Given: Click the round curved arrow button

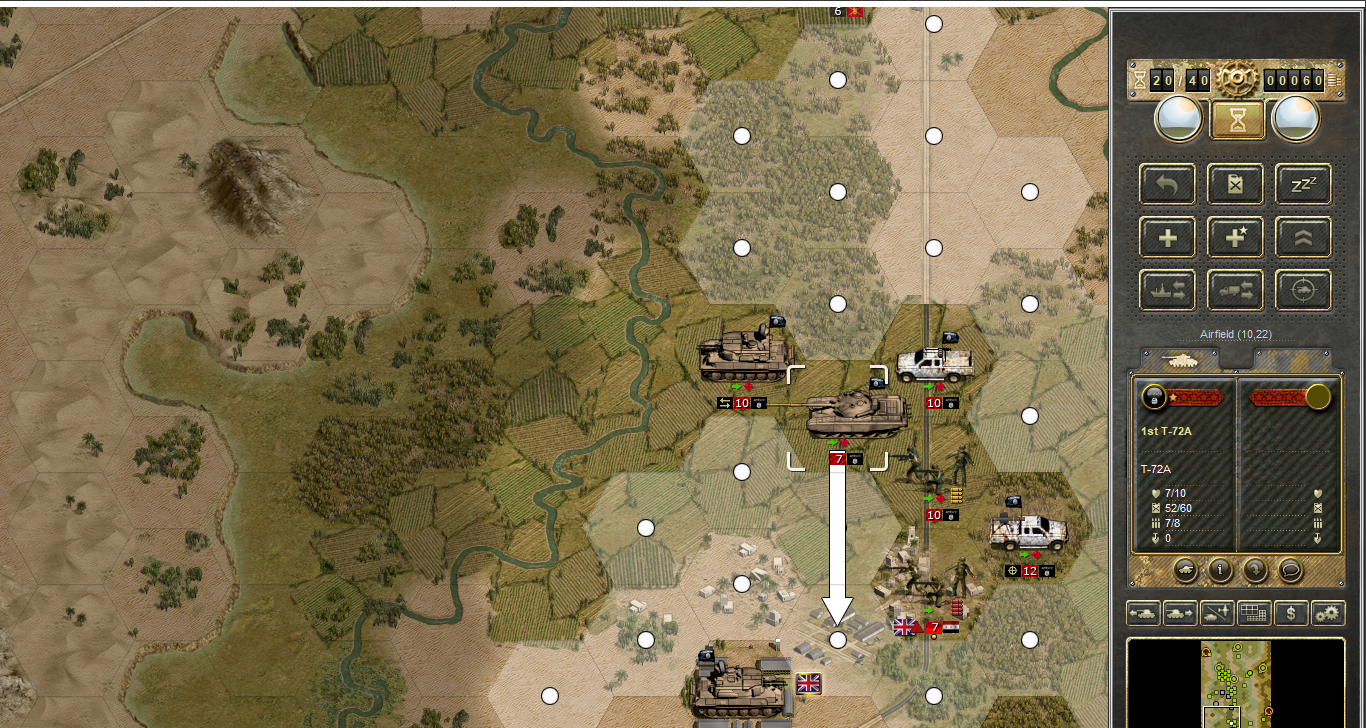Looking at the screenshot, I should tap(1256, 569).
